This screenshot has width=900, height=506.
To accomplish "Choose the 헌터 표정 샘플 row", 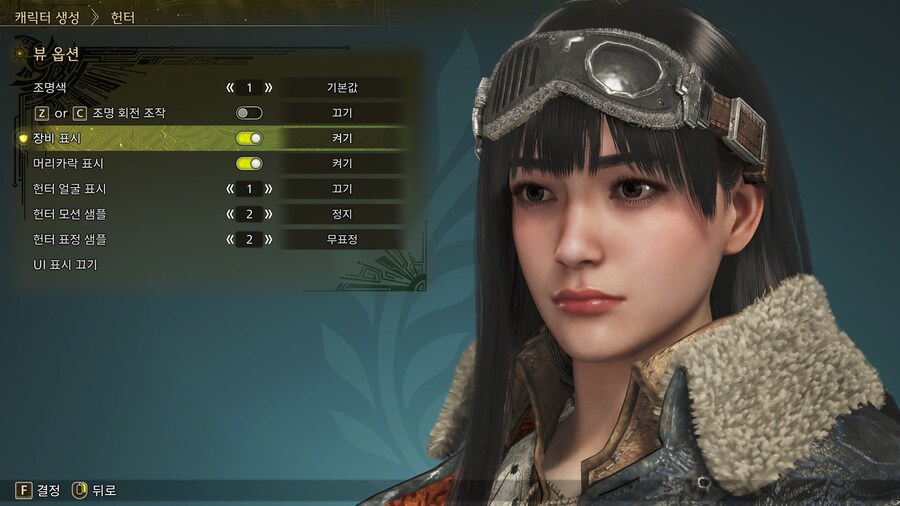I will (69, 239).
